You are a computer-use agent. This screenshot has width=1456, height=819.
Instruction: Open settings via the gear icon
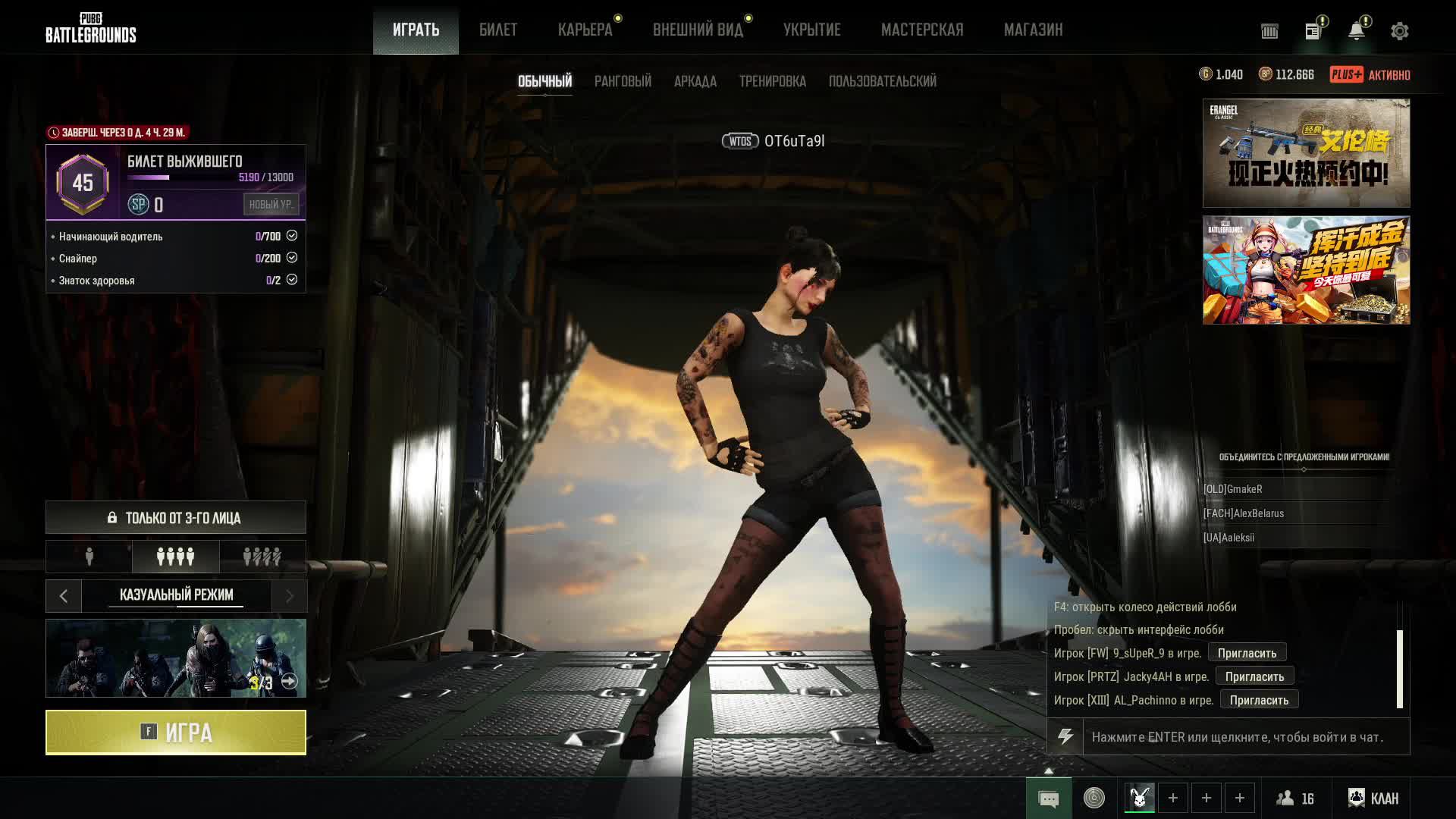(1399, 31)
